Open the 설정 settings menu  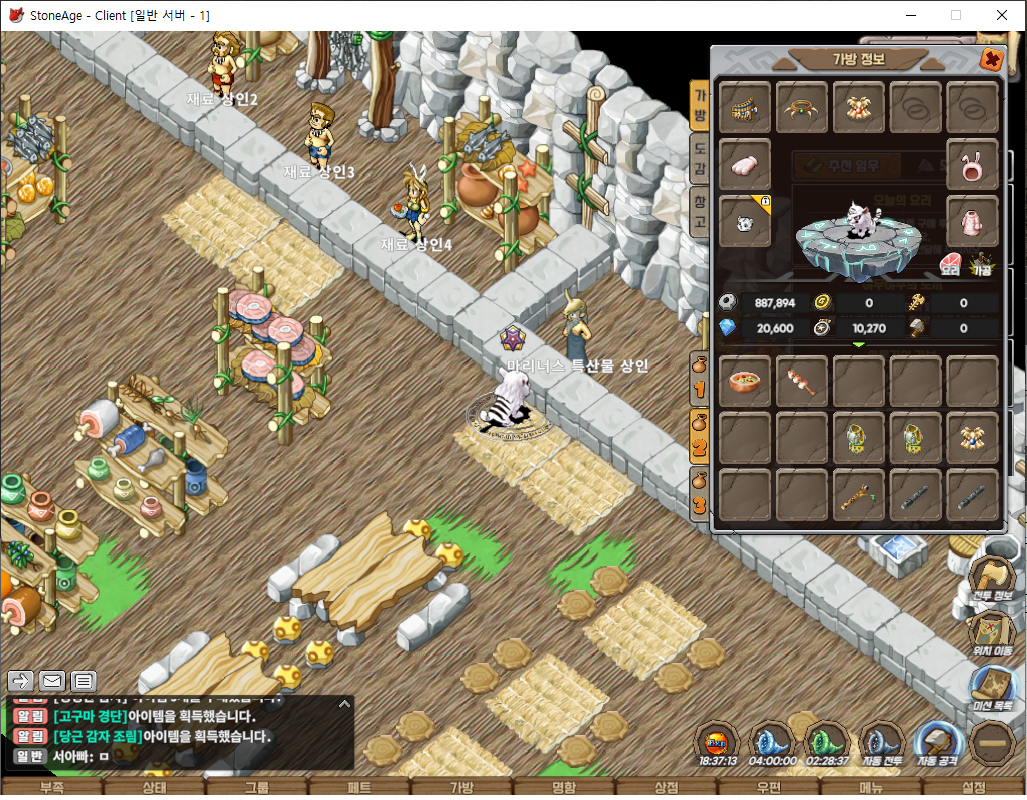click(974, 788)
